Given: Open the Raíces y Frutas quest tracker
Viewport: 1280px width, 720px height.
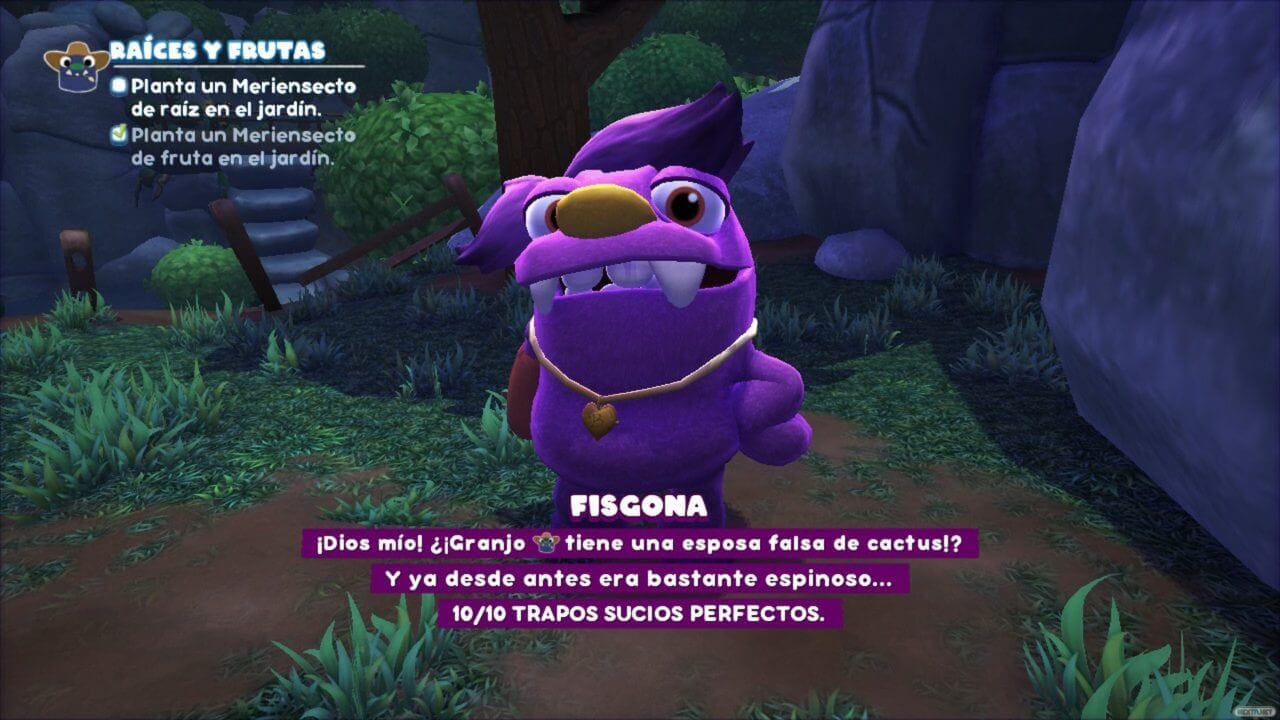Looking at the screenshot, I should (x=217, y=51).
